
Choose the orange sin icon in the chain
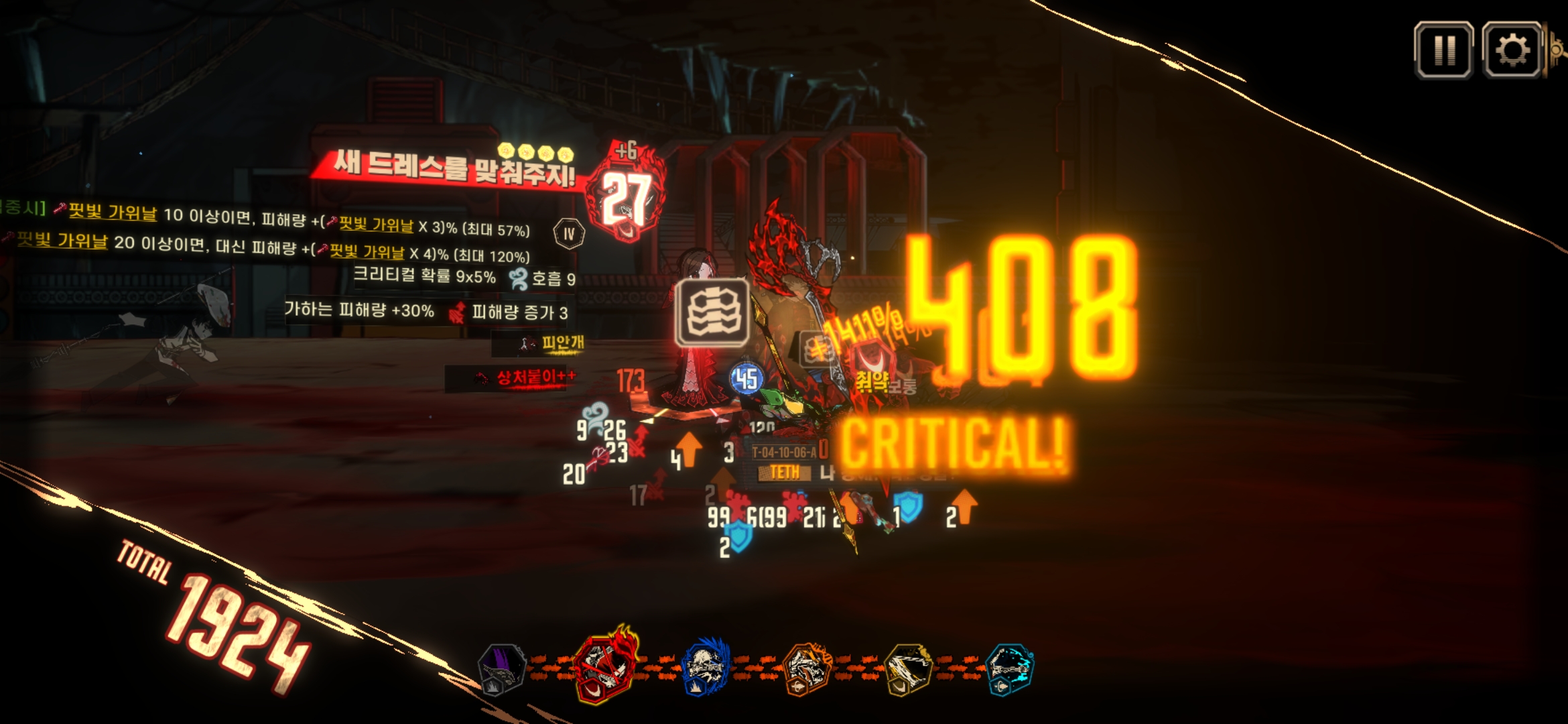coord(807,668)
